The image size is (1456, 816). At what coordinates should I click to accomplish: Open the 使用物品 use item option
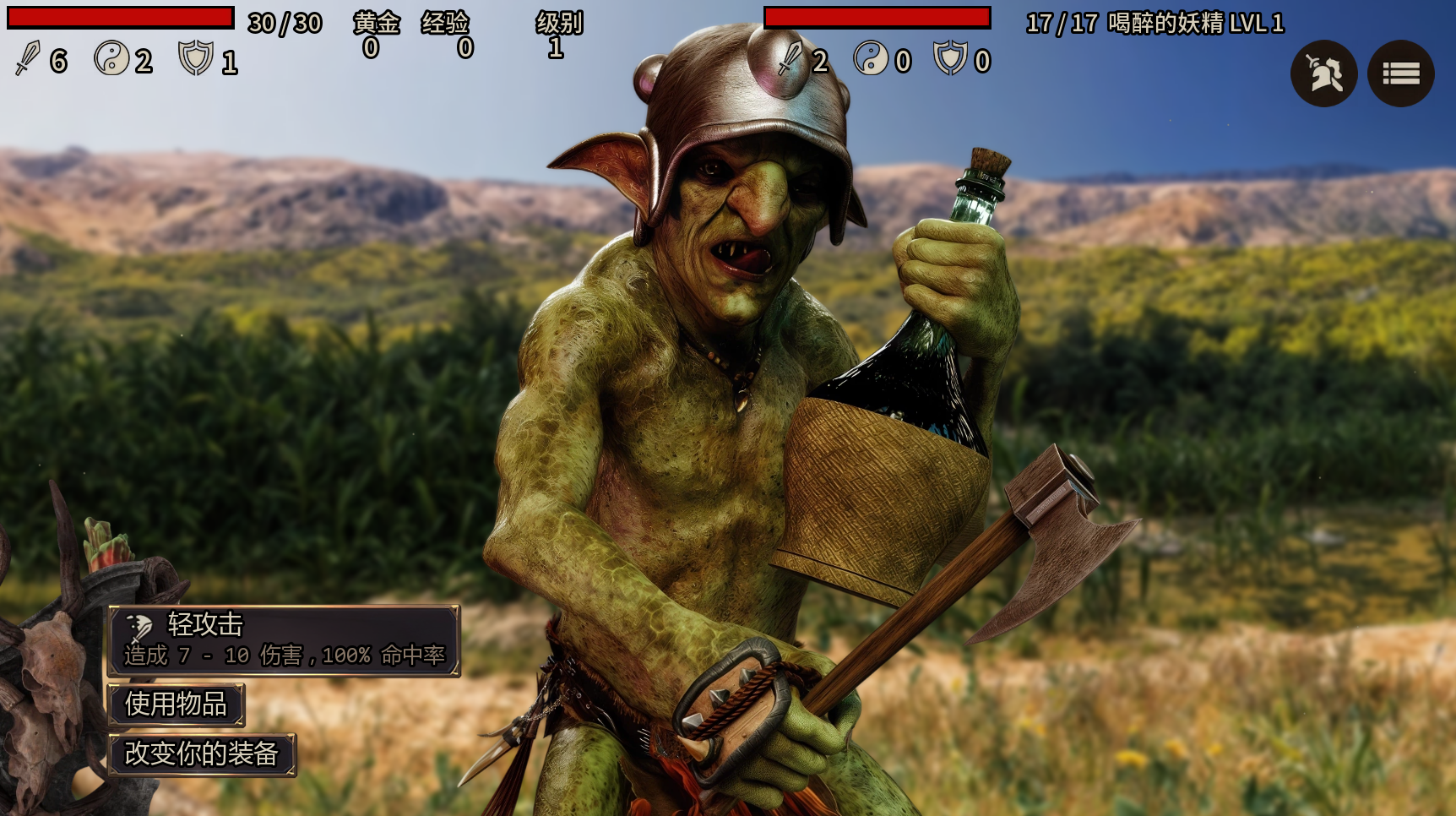pyautogui.click(x=177, y=704)
